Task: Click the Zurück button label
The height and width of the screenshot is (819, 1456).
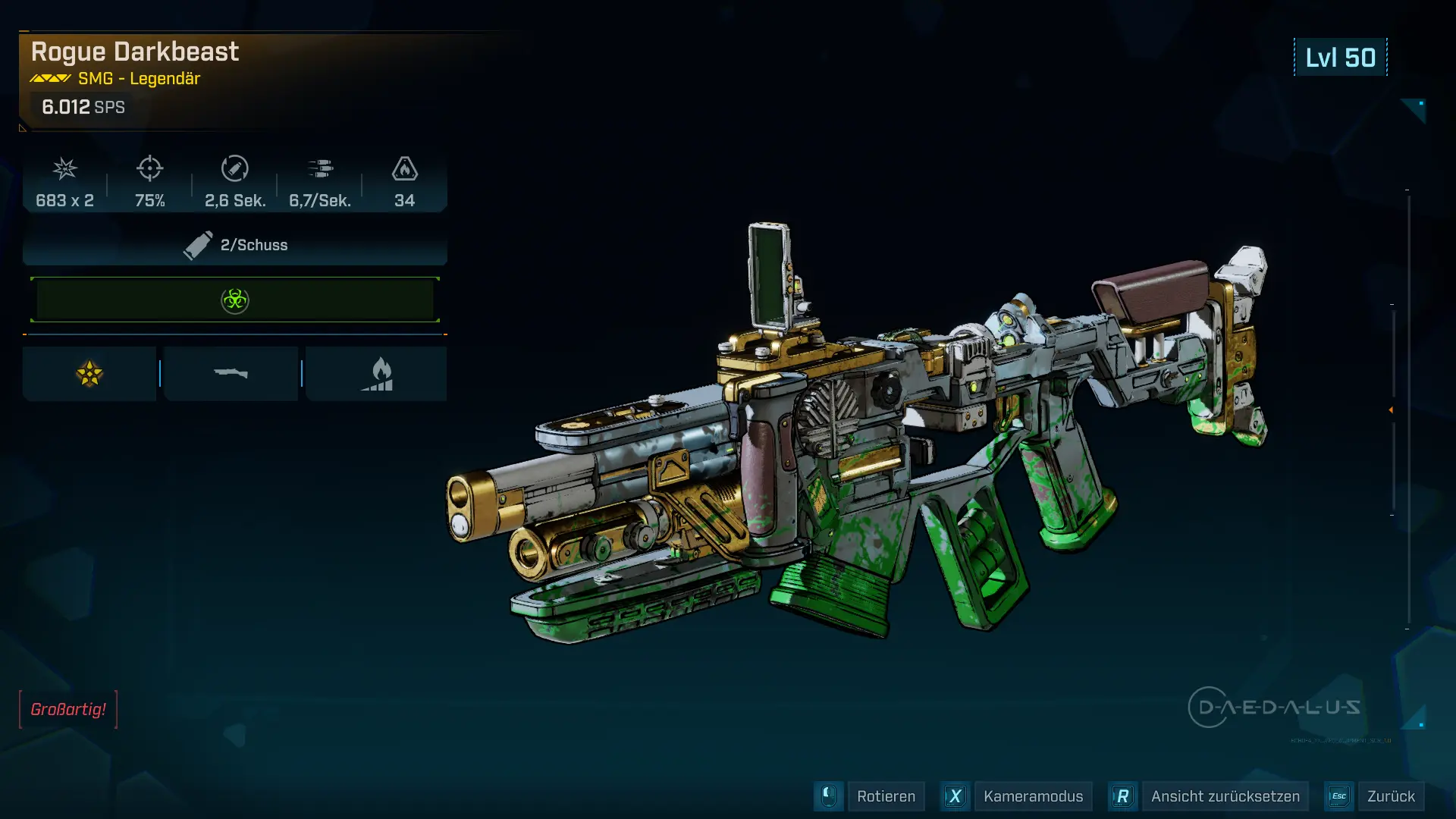Action: tap(1390, 796)
